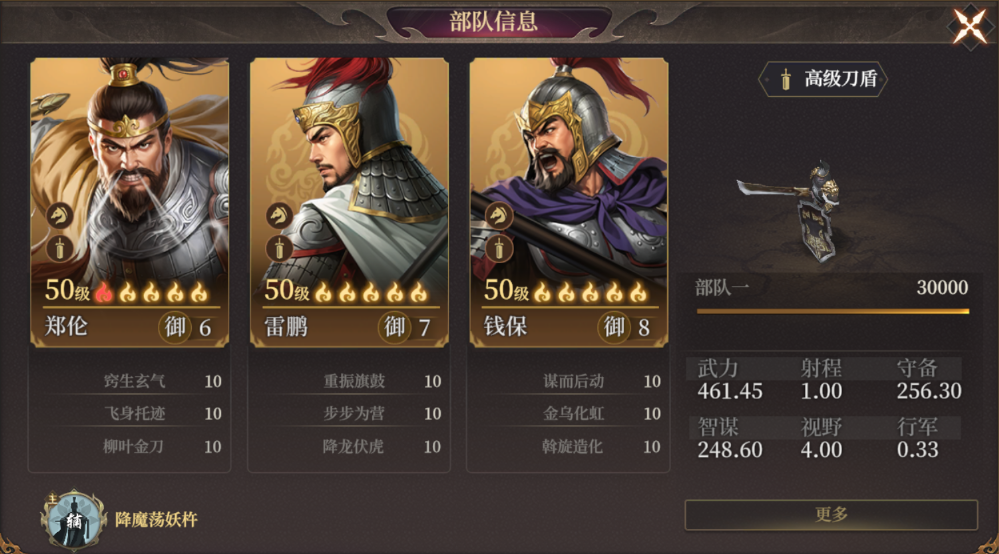Select the 郑伦 general card
The width and height of the screenshot is (999, 554).
pyautogui.click(x=129, y=200)
